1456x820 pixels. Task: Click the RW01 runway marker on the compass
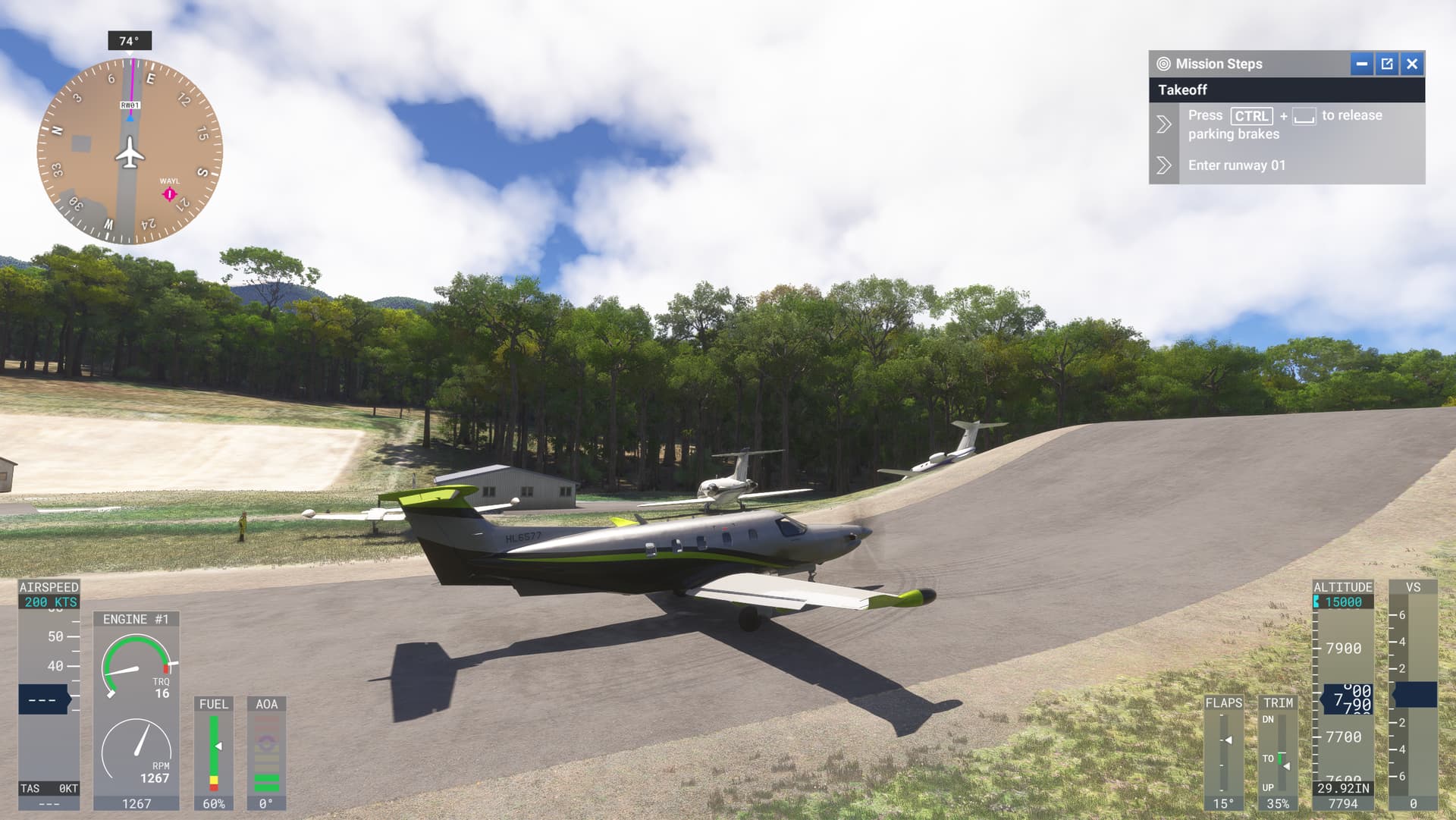(x=130, y=104)
